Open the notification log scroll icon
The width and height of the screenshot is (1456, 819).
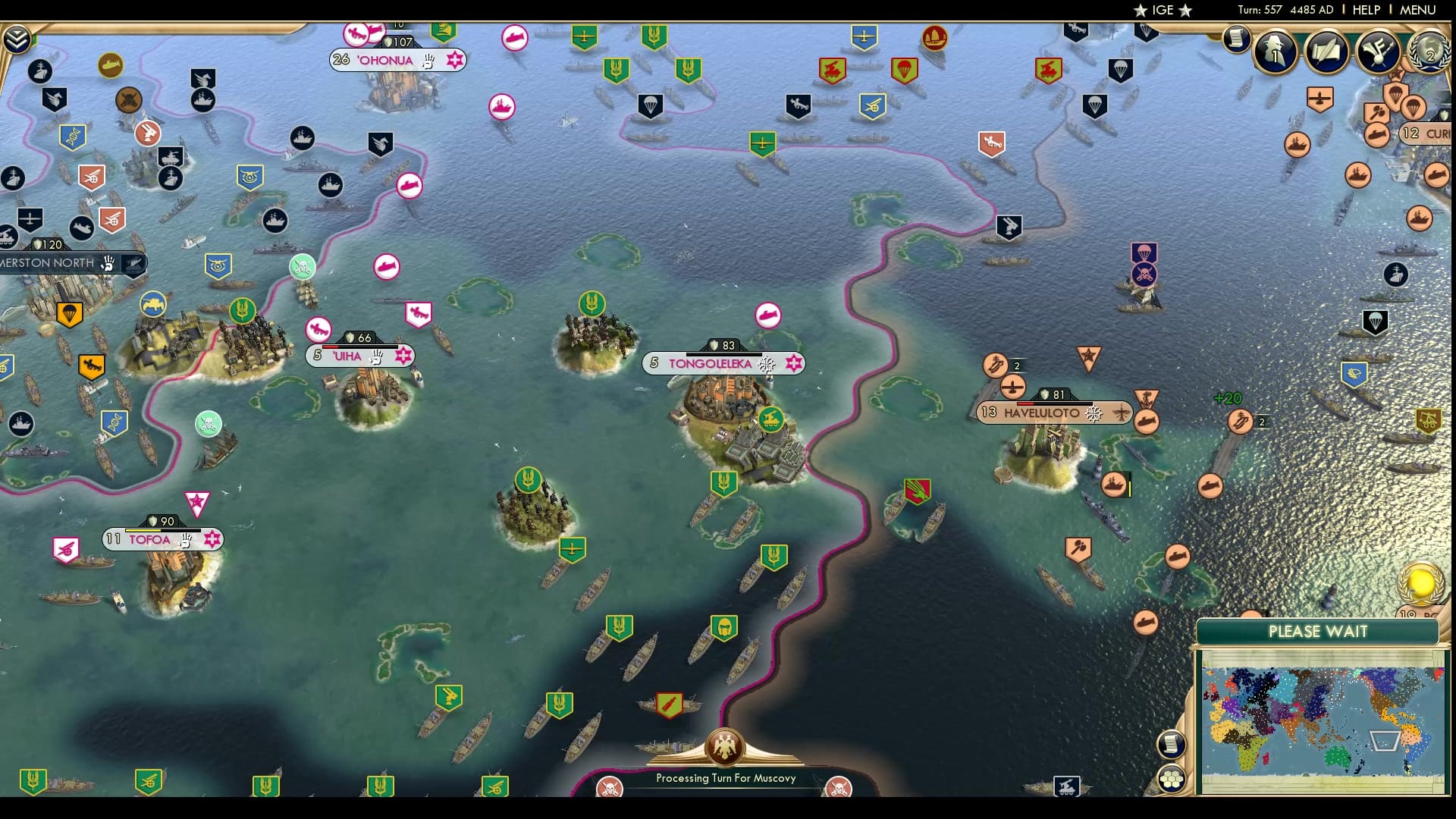(x=1235, y=38)
